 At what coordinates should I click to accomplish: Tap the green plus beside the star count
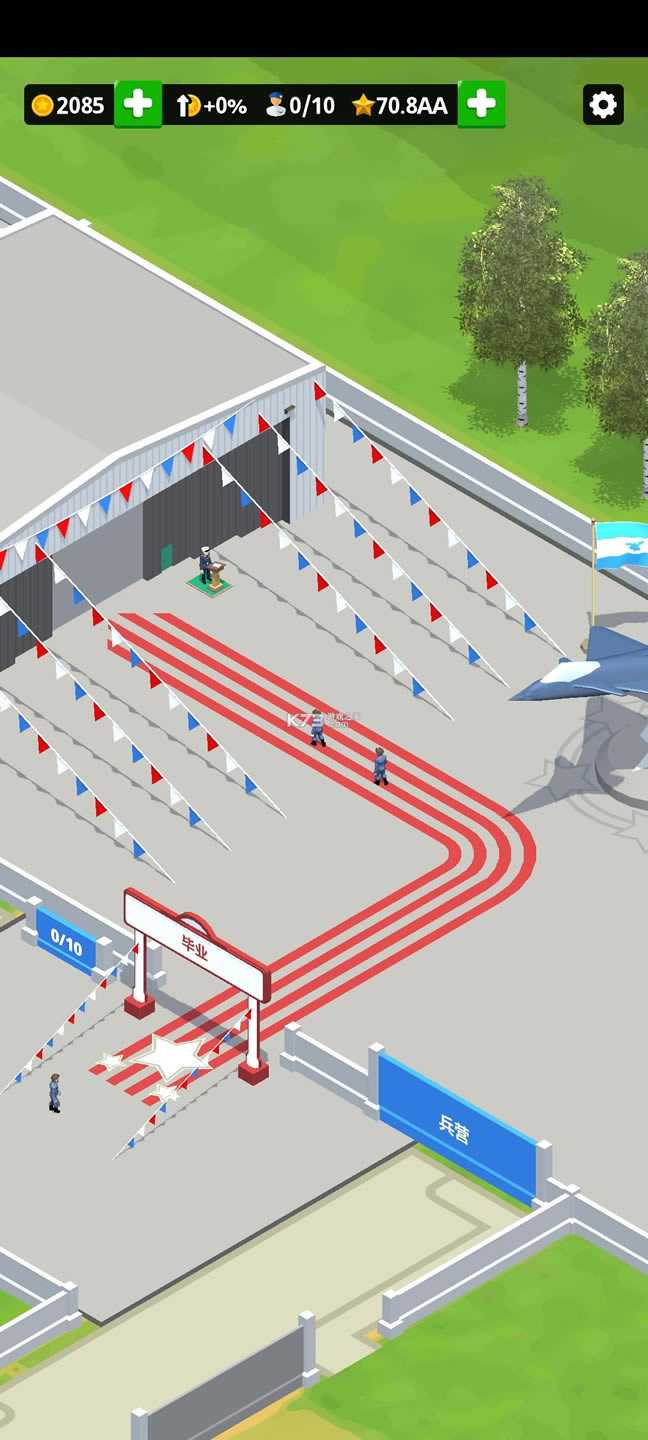[481, 105]
